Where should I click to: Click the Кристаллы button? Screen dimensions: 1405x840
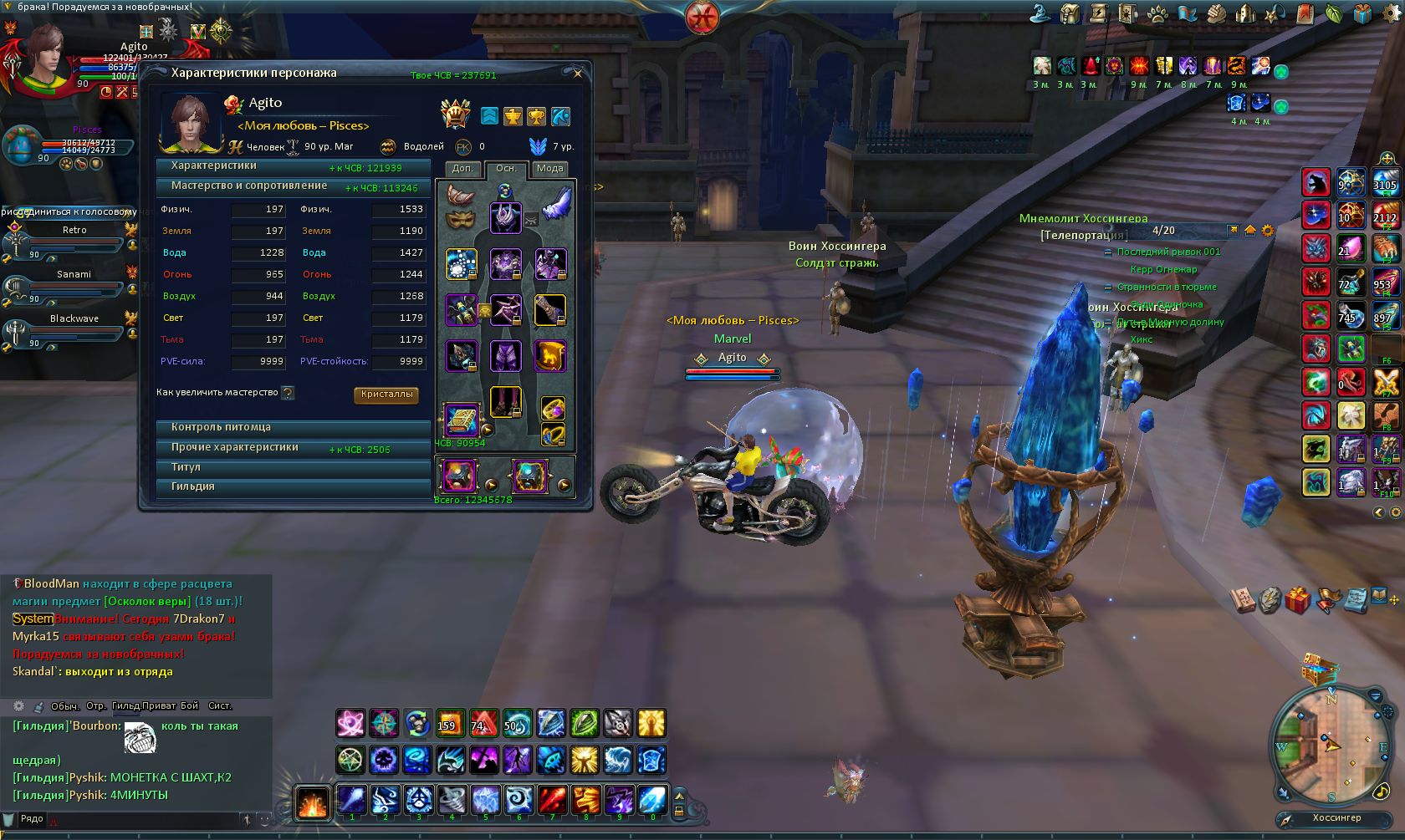point(386,395)
